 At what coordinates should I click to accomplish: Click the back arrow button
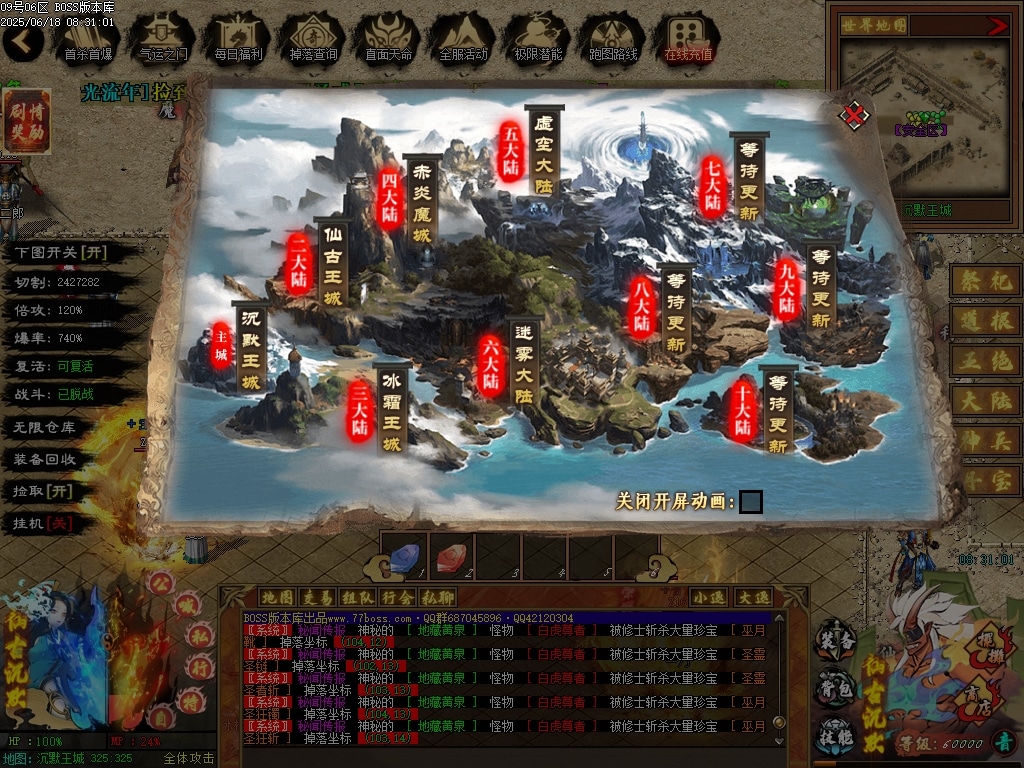[x=22, y=40]
